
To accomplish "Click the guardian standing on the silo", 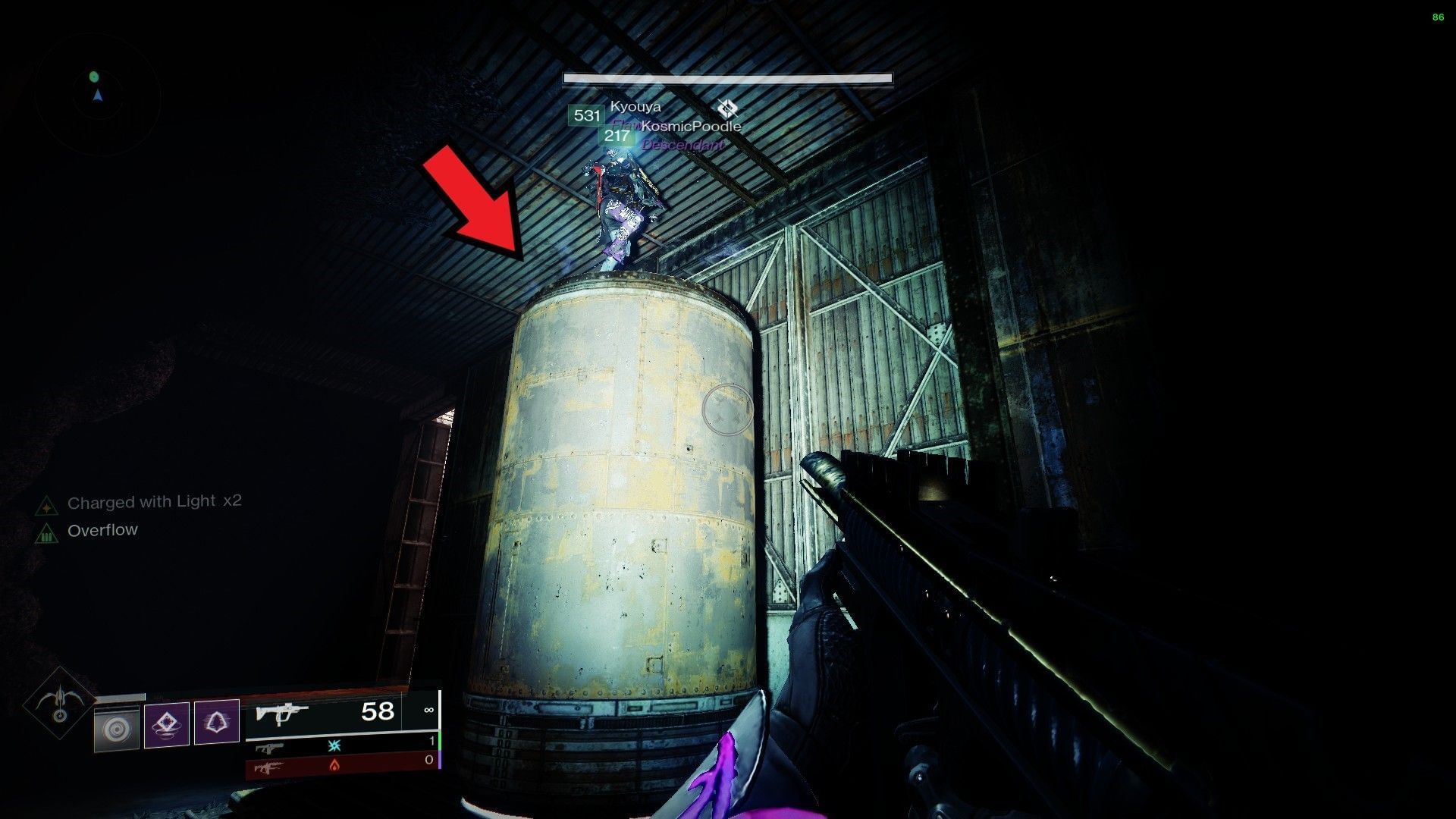I will (x=623, y=209).
